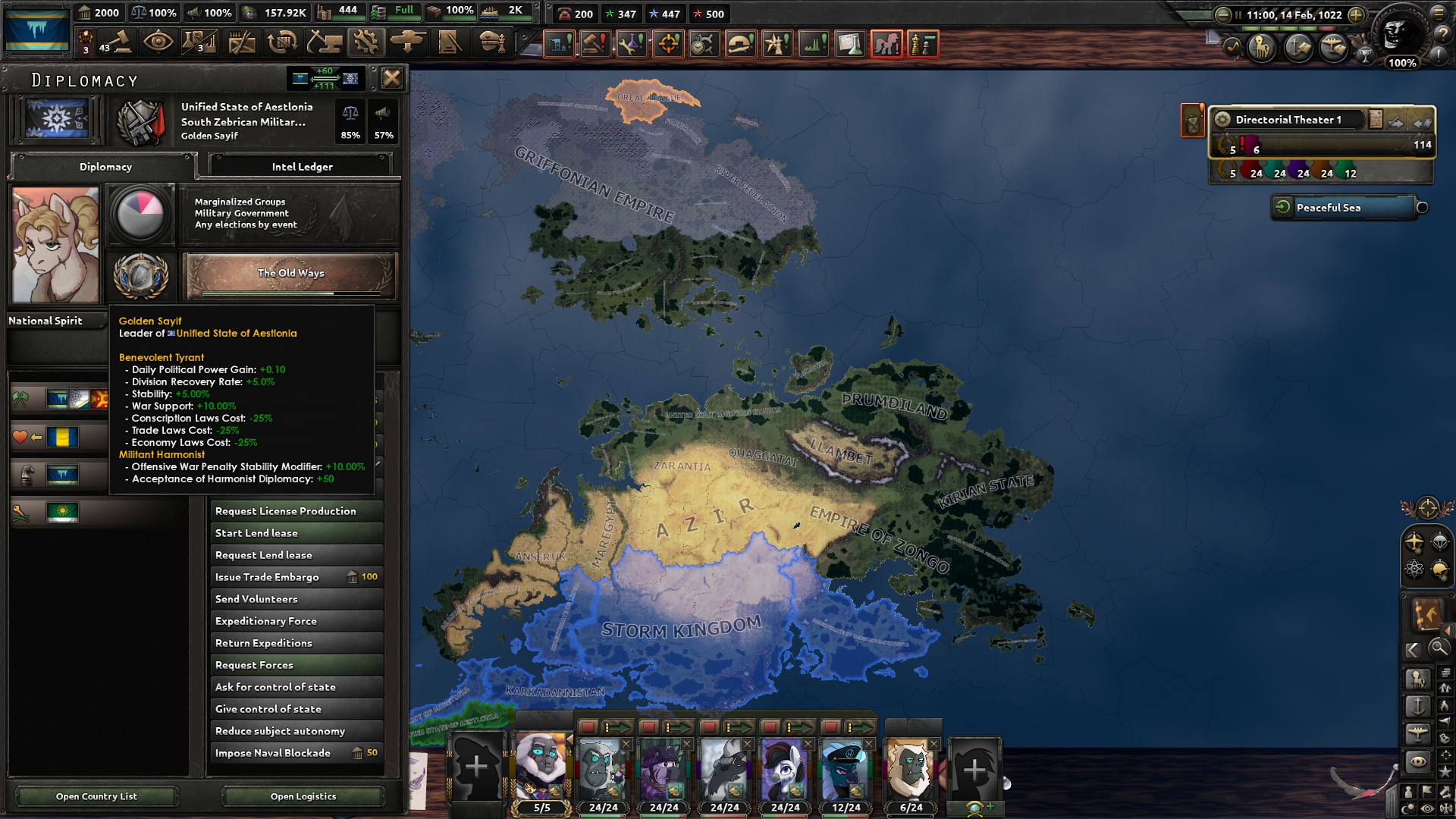This screenshot has width=1456, height=819.
Task: Switch to the Intel Ledger tab
Action: point(302,166)
